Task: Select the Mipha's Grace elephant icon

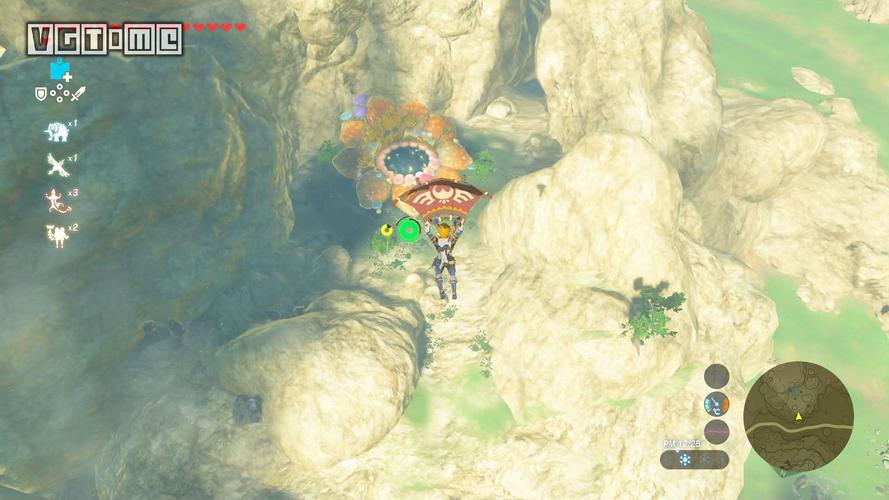Action: coord(56,131)
